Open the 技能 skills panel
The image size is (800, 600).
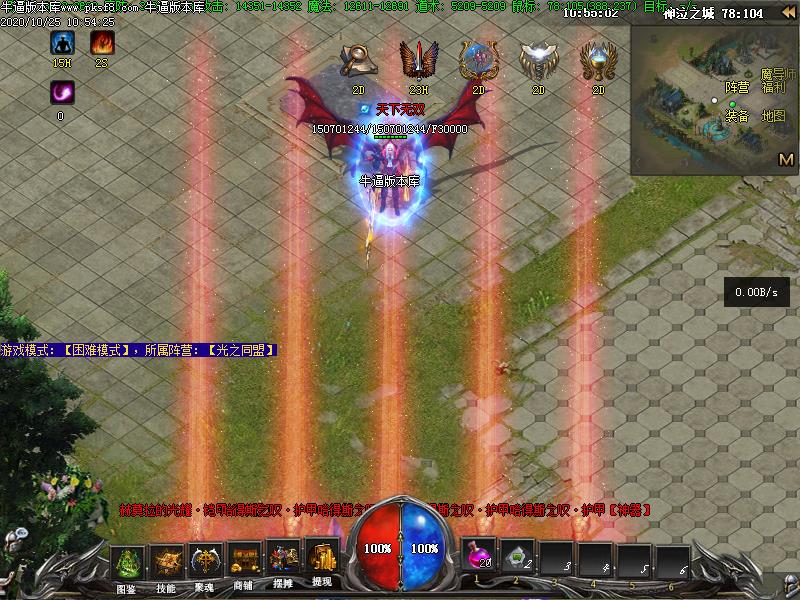click(x=166, y=564)
